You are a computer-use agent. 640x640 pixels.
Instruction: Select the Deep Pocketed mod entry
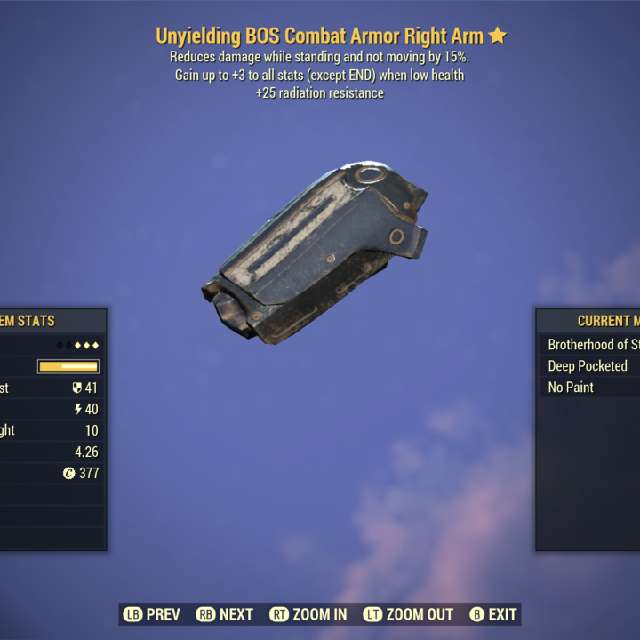pyautogui.click(x=588, y=366)
